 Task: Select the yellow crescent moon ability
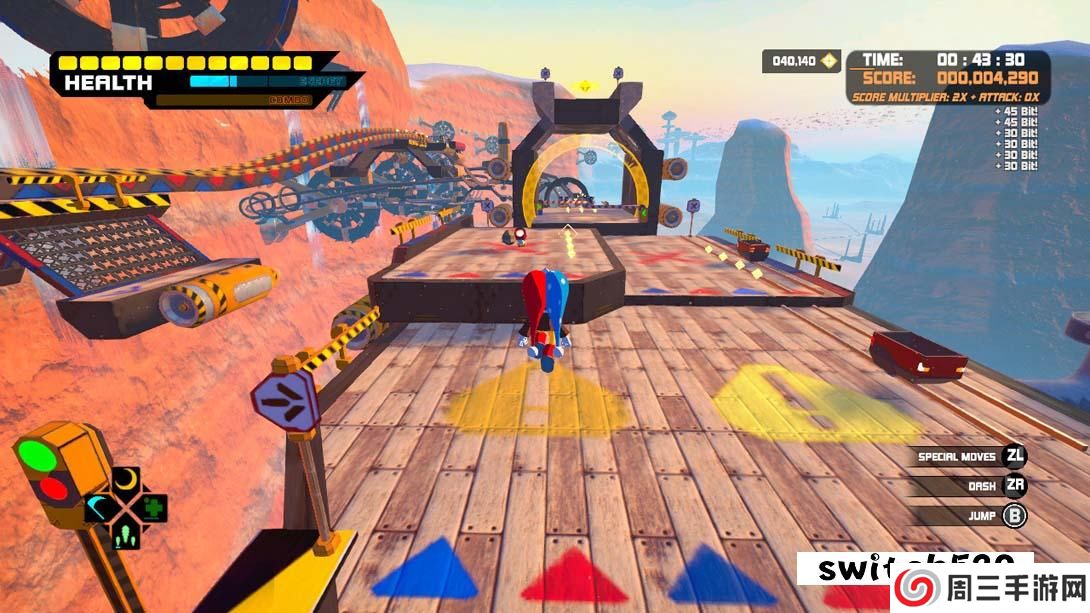point(126,481)
